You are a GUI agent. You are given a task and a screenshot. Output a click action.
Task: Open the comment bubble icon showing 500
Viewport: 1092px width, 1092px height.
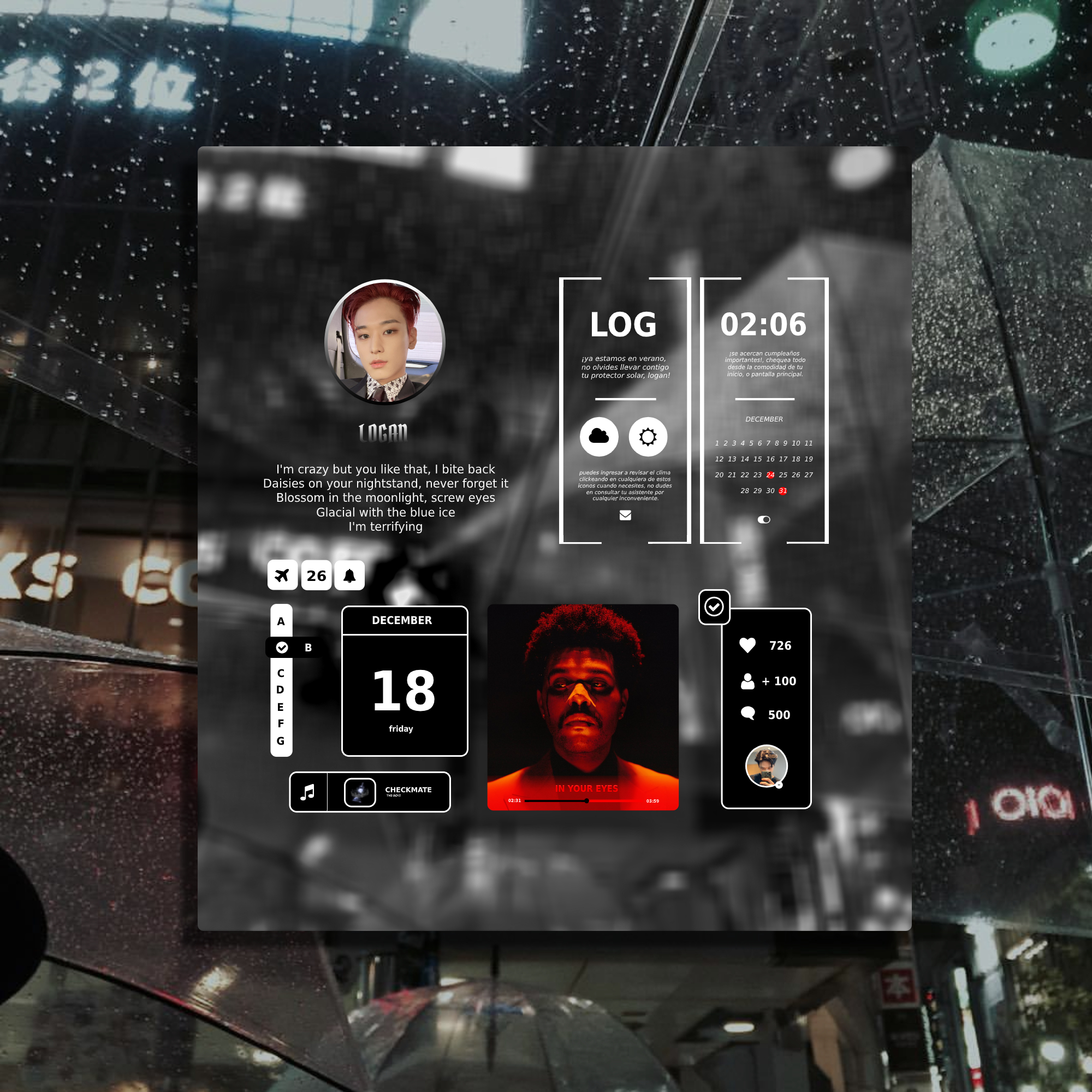pyautogui.click(x=750, y=714)
